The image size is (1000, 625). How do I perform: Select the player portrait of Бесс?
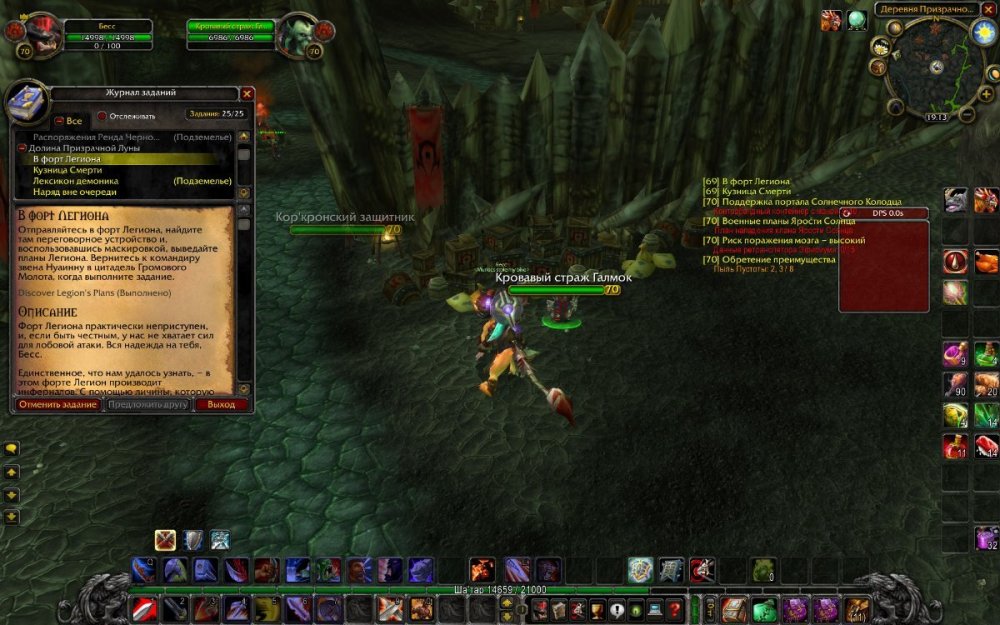[38, 35]
